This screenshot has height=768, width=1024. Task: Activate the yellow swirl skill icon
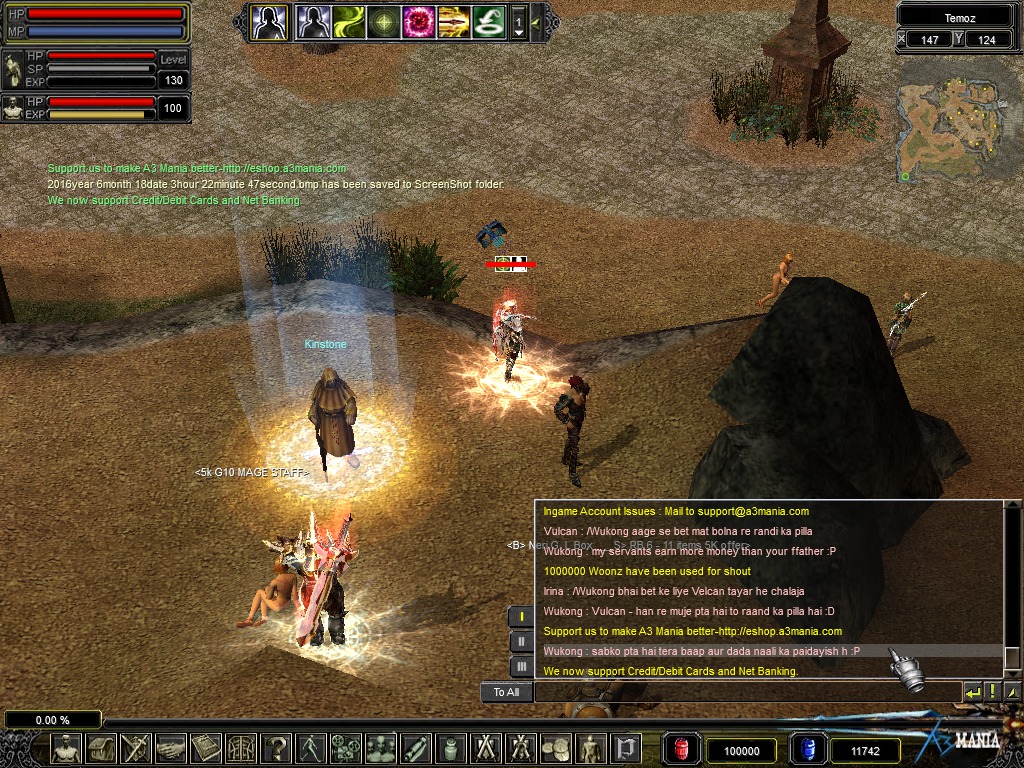point(349,21)
